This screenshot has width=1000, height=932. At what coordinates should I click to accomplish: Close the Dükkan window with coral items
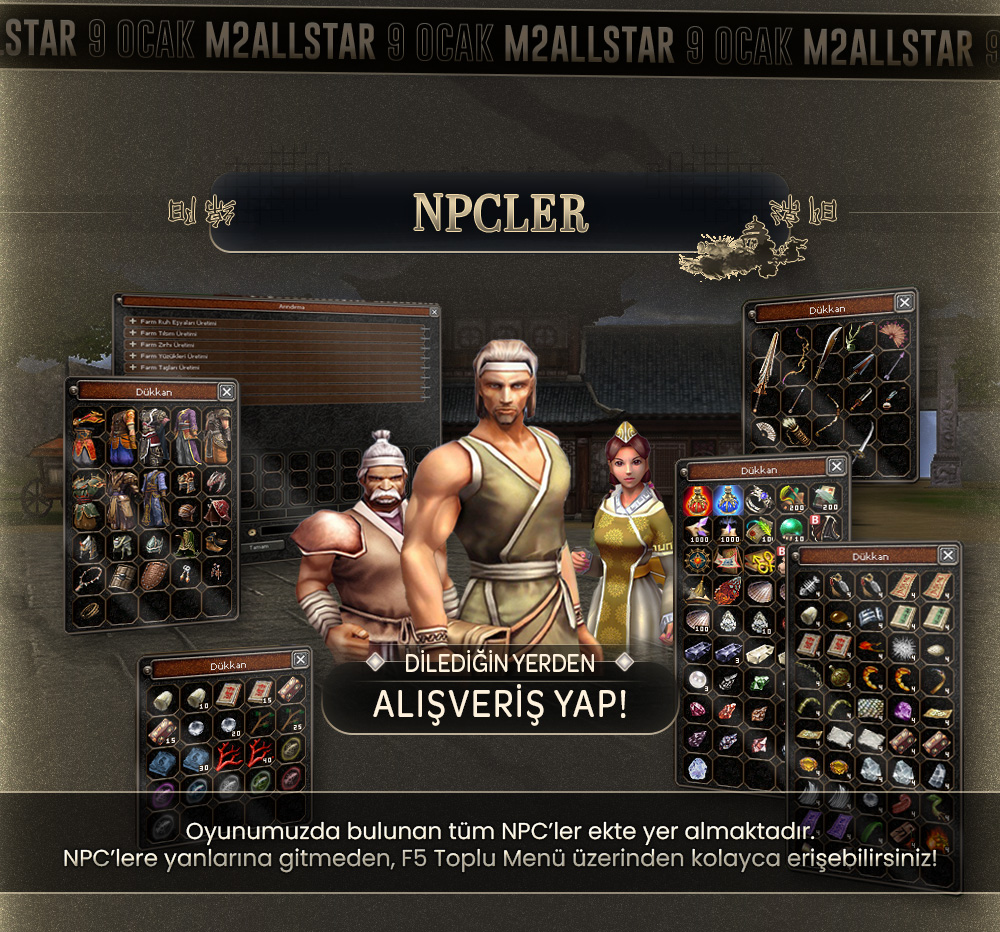pyautogui.click(x=300, y=660)
